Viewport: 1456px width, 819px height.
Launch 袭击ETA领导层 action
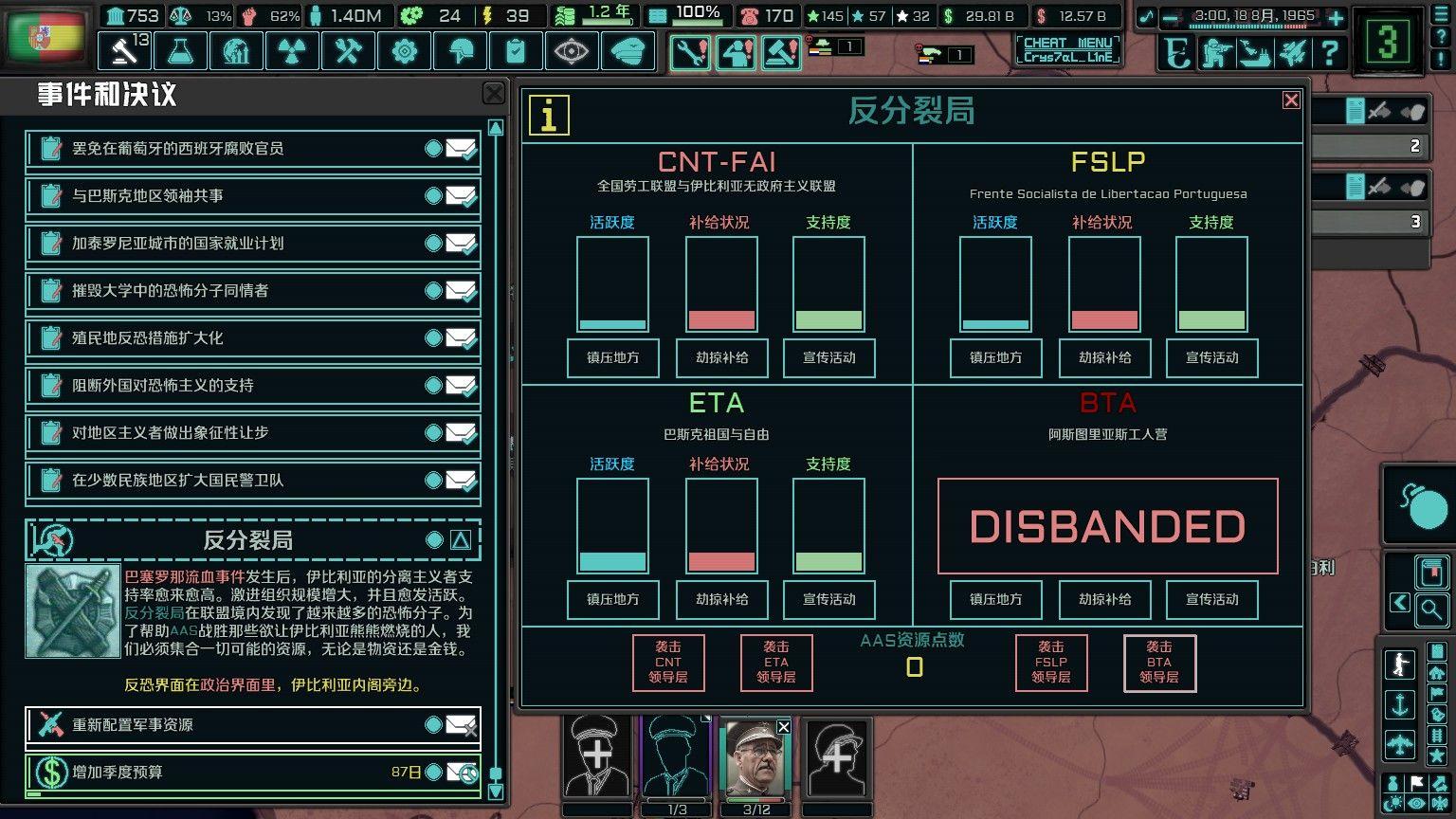point(775,663)
